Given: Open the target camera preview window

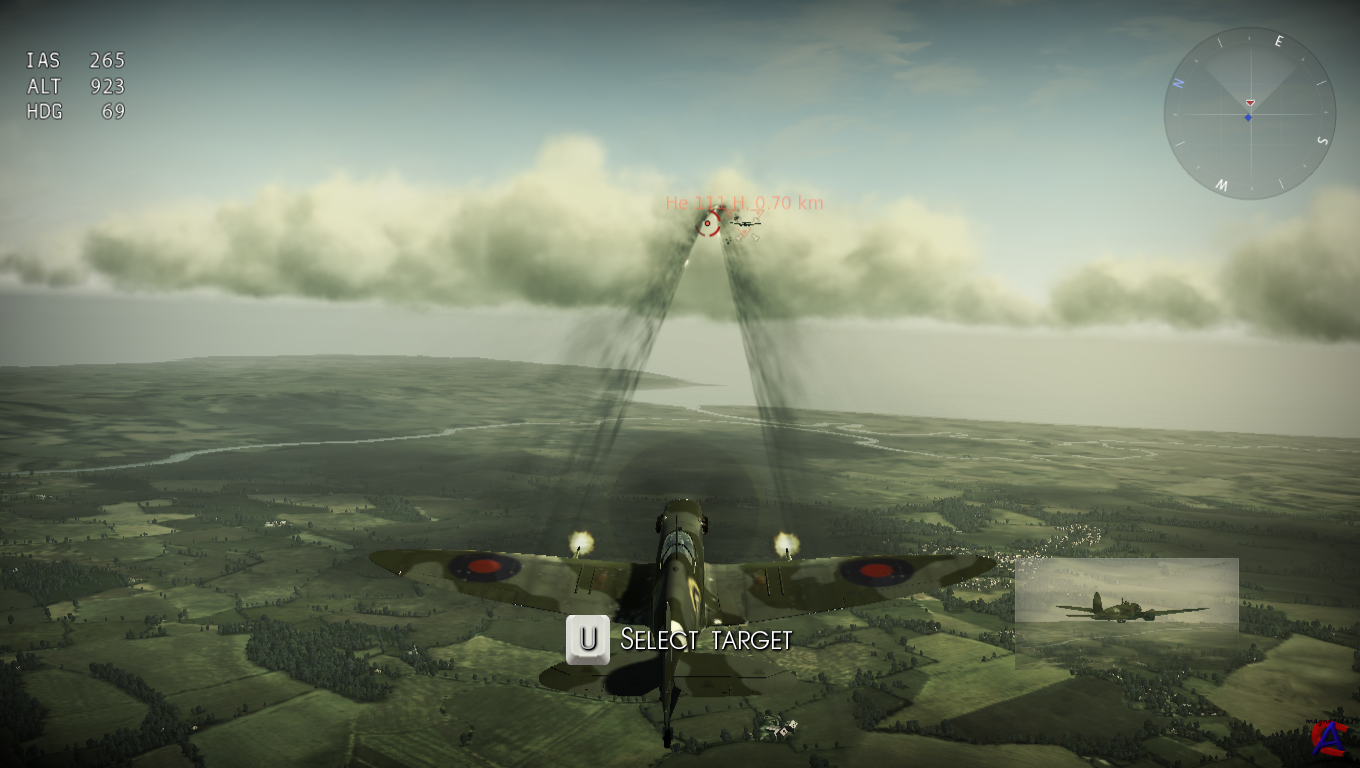Looking at the screenshot, I should (x=1126, y=612).
